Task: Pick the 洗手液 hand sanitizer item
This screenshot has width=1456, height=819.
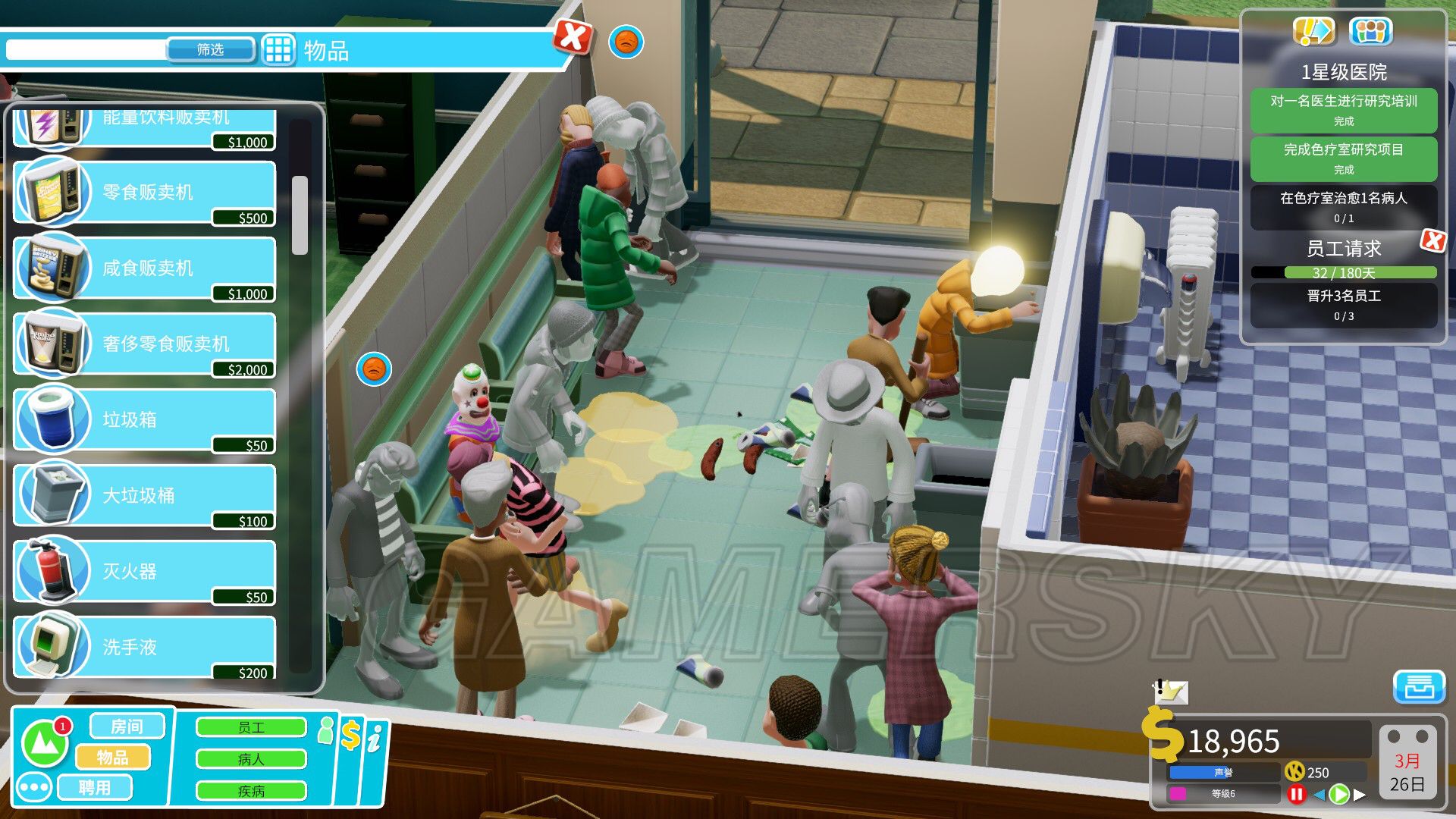Action: click(x=144, y=648)
